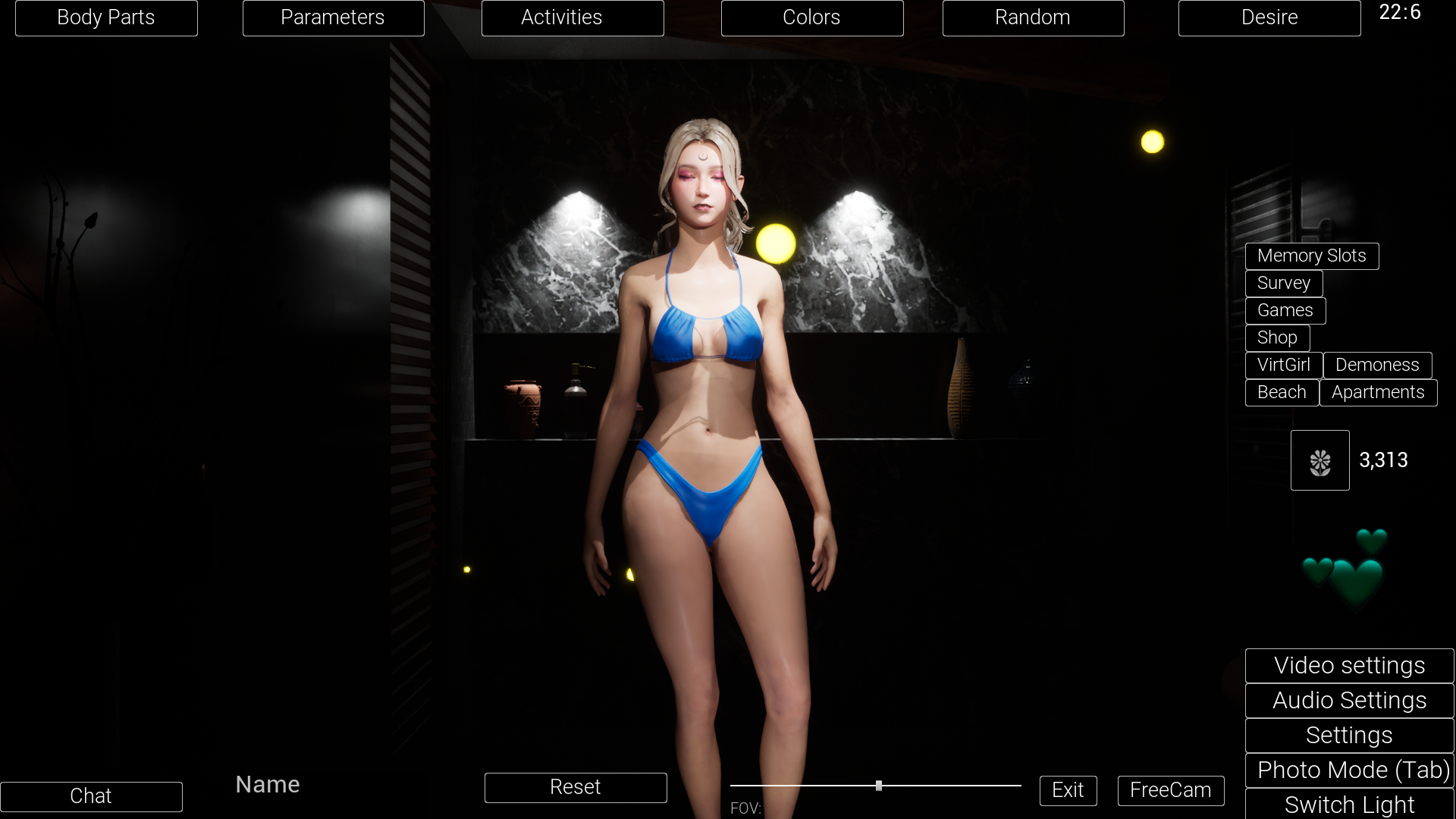Open Video settings
Image resolution: width=1456 pixels, height=819 pixels.
pos(1349,665)
